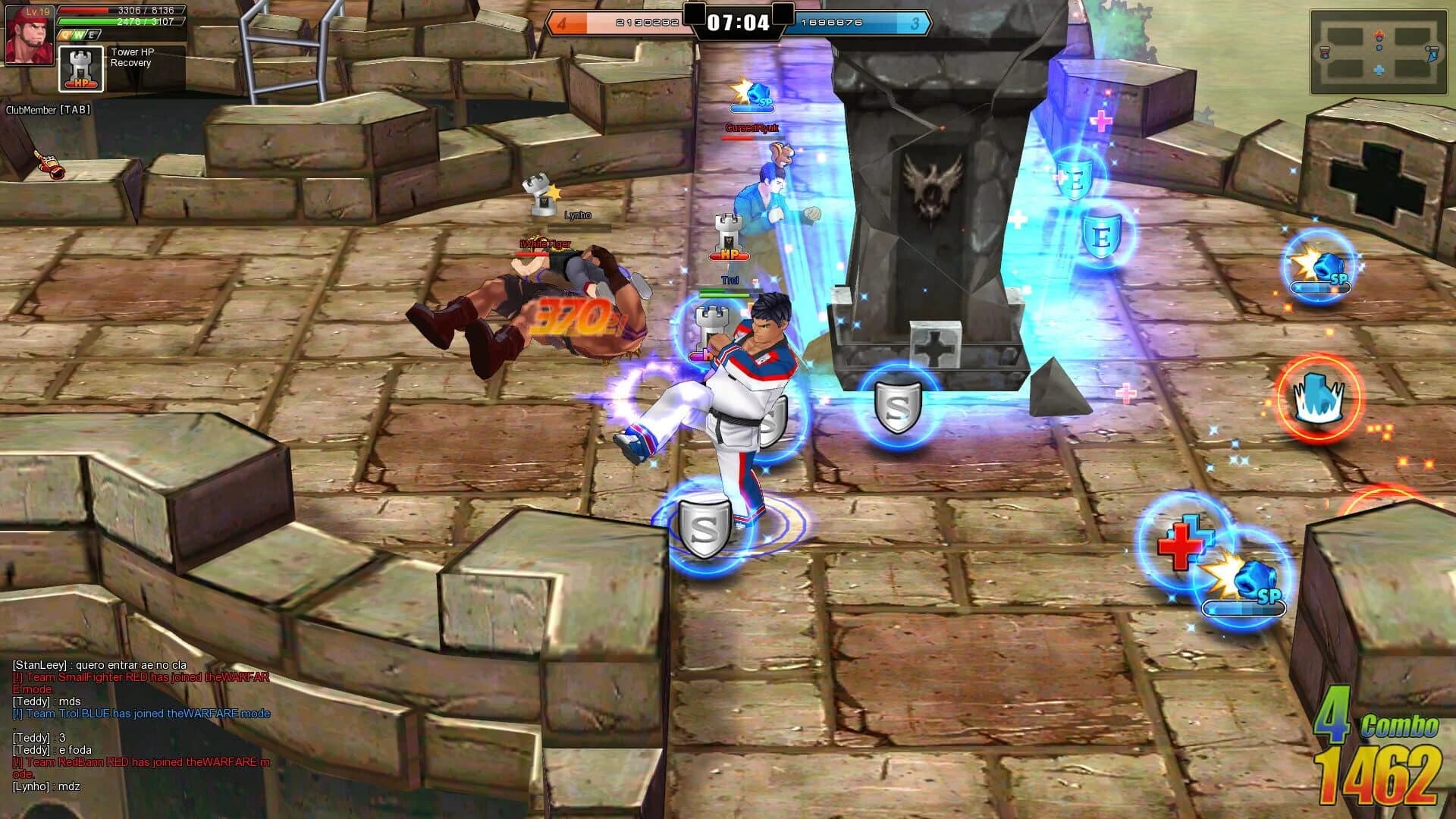Image resolution: width=1456 pixels, height=819 pixels.
Task: Select the Q skill slot icon
Action: pyautogui.click(x=65, y=35)
